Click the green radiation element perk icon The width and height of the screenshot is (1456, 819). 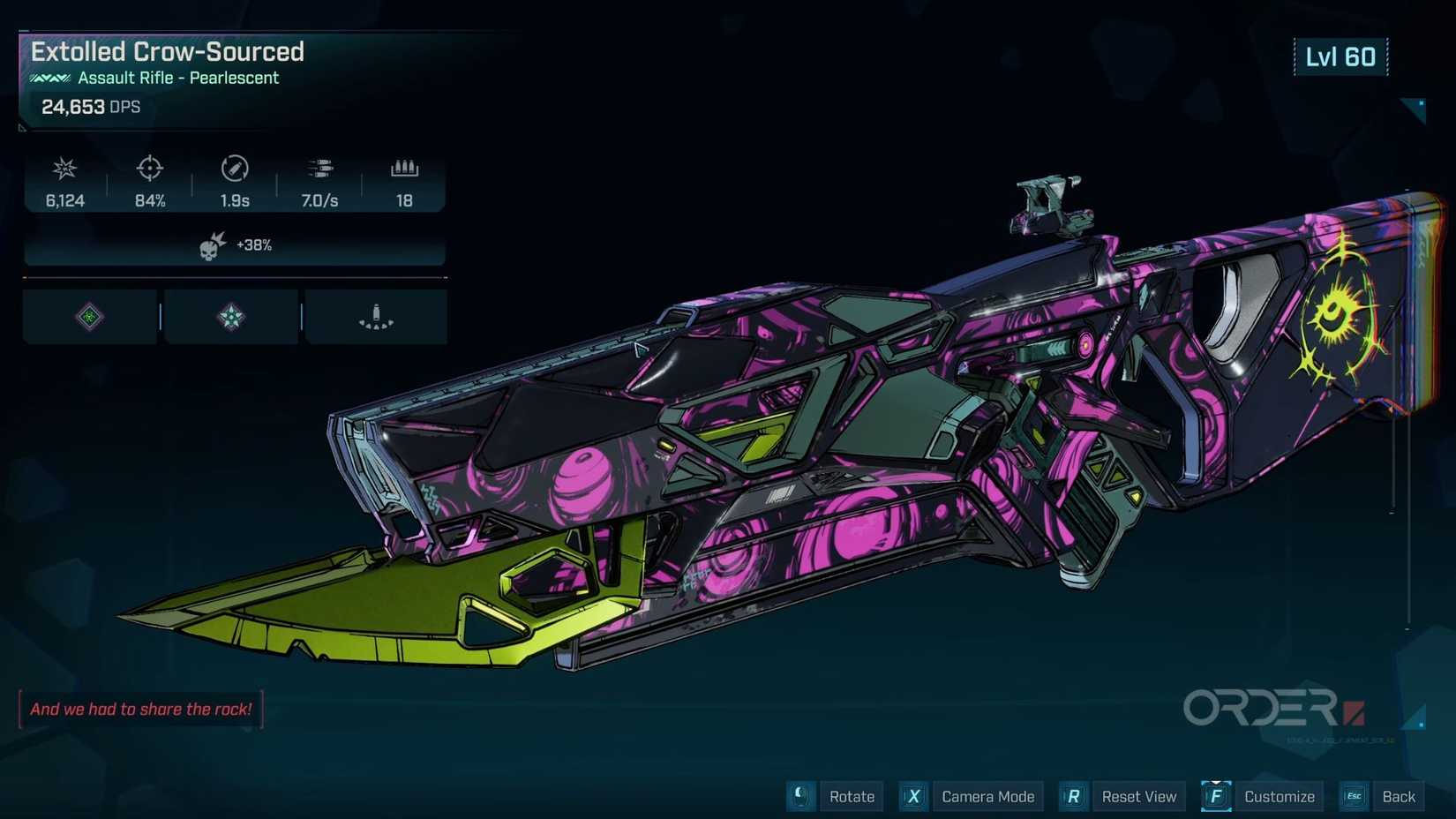point(88,317)
